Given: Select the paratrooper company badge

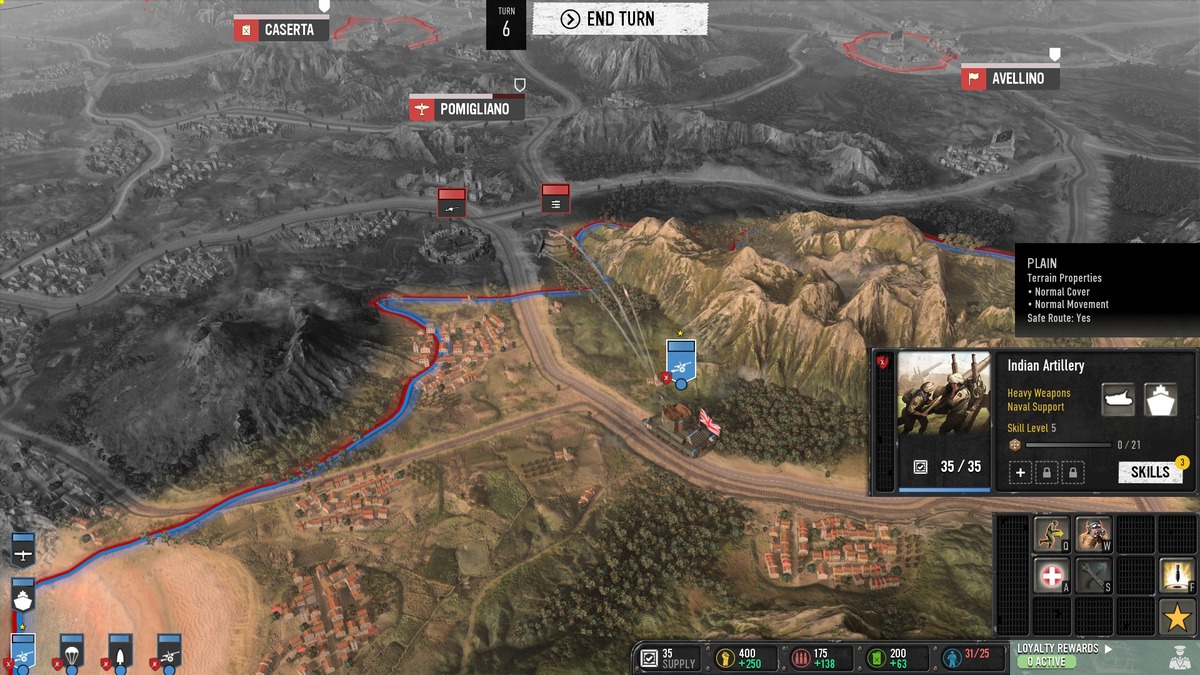Looking at the screenshot, I should click(71, 650).
